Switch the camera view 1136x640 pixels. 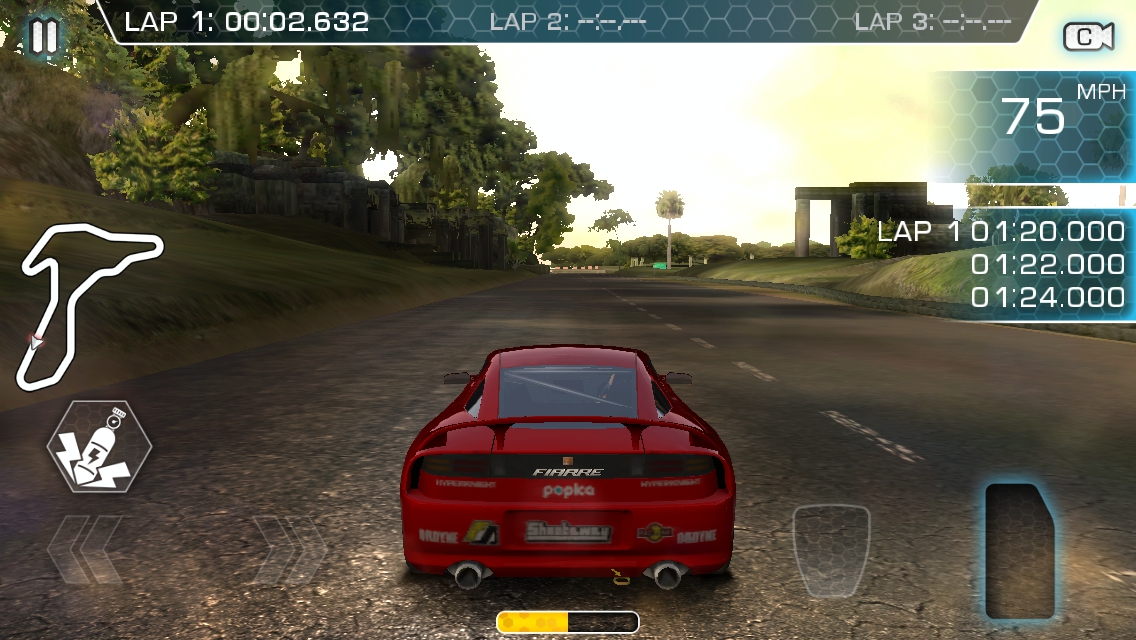click(x=1088, y=37)
